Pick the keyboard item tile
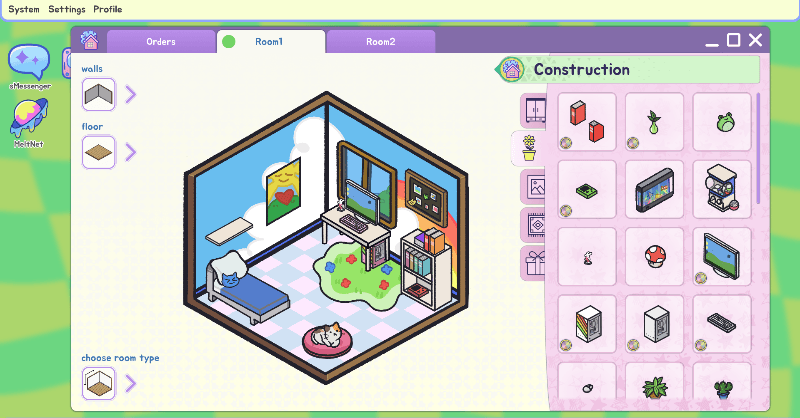This screenshot has height=418, width=800. tap(722, 323)
